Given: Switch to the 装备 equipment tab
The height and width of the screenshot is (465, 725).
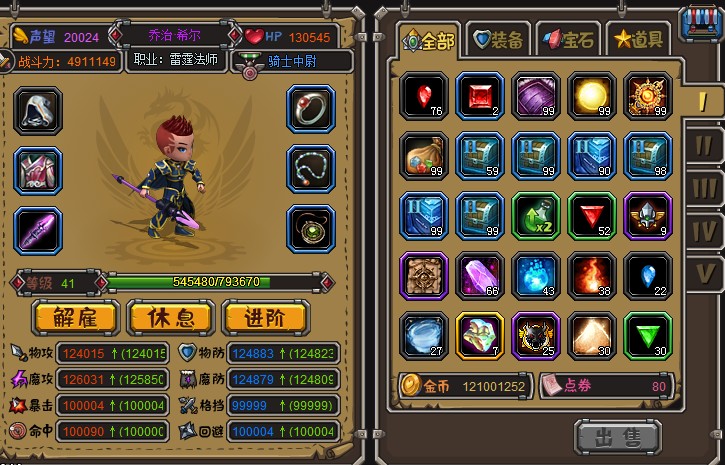Looking at the screenshot, I should coord(499,40).
